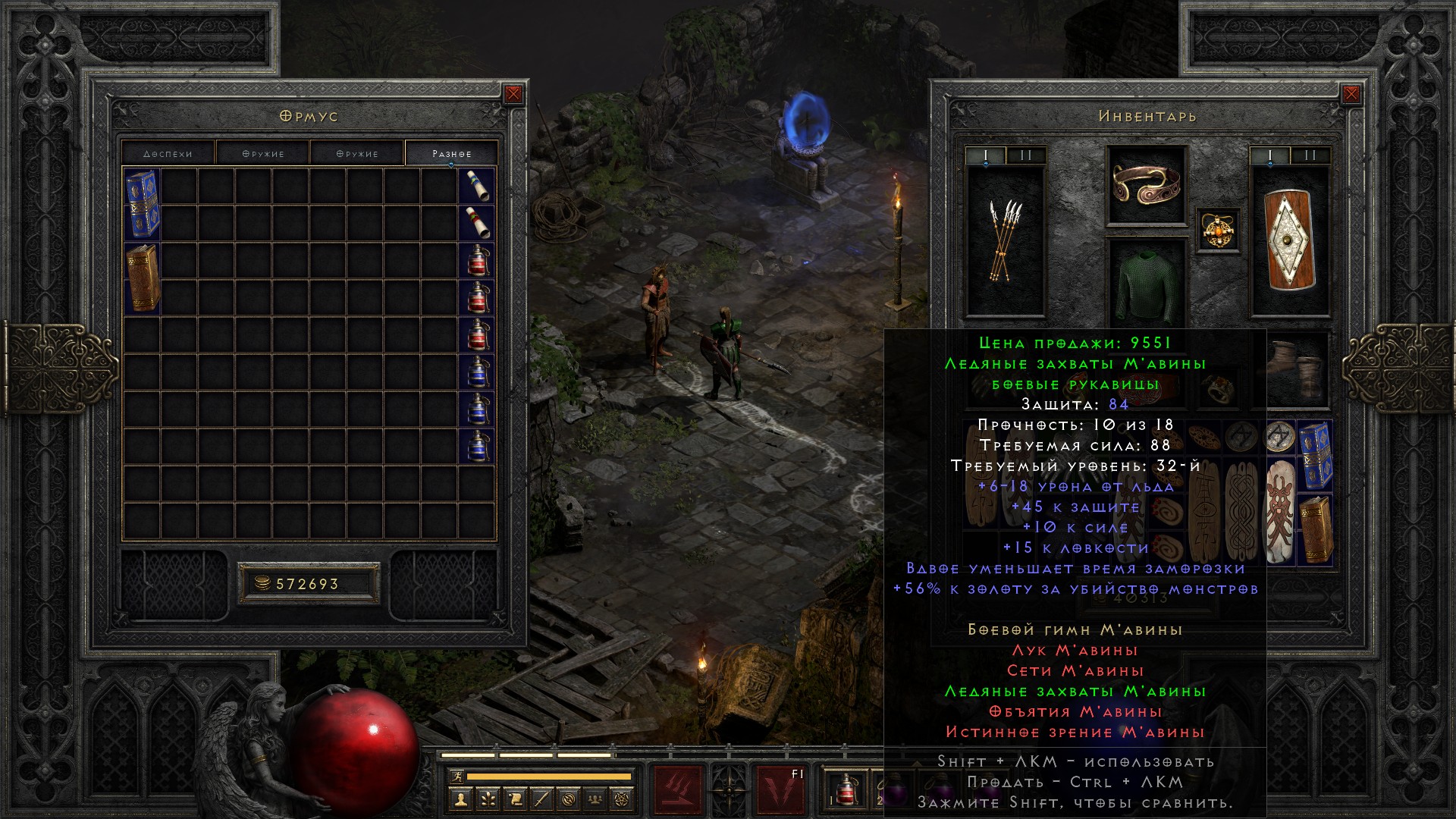Select the blue tome in Ormus's shop
This screenshot has width=1456, height=819.
pos(142,204)
